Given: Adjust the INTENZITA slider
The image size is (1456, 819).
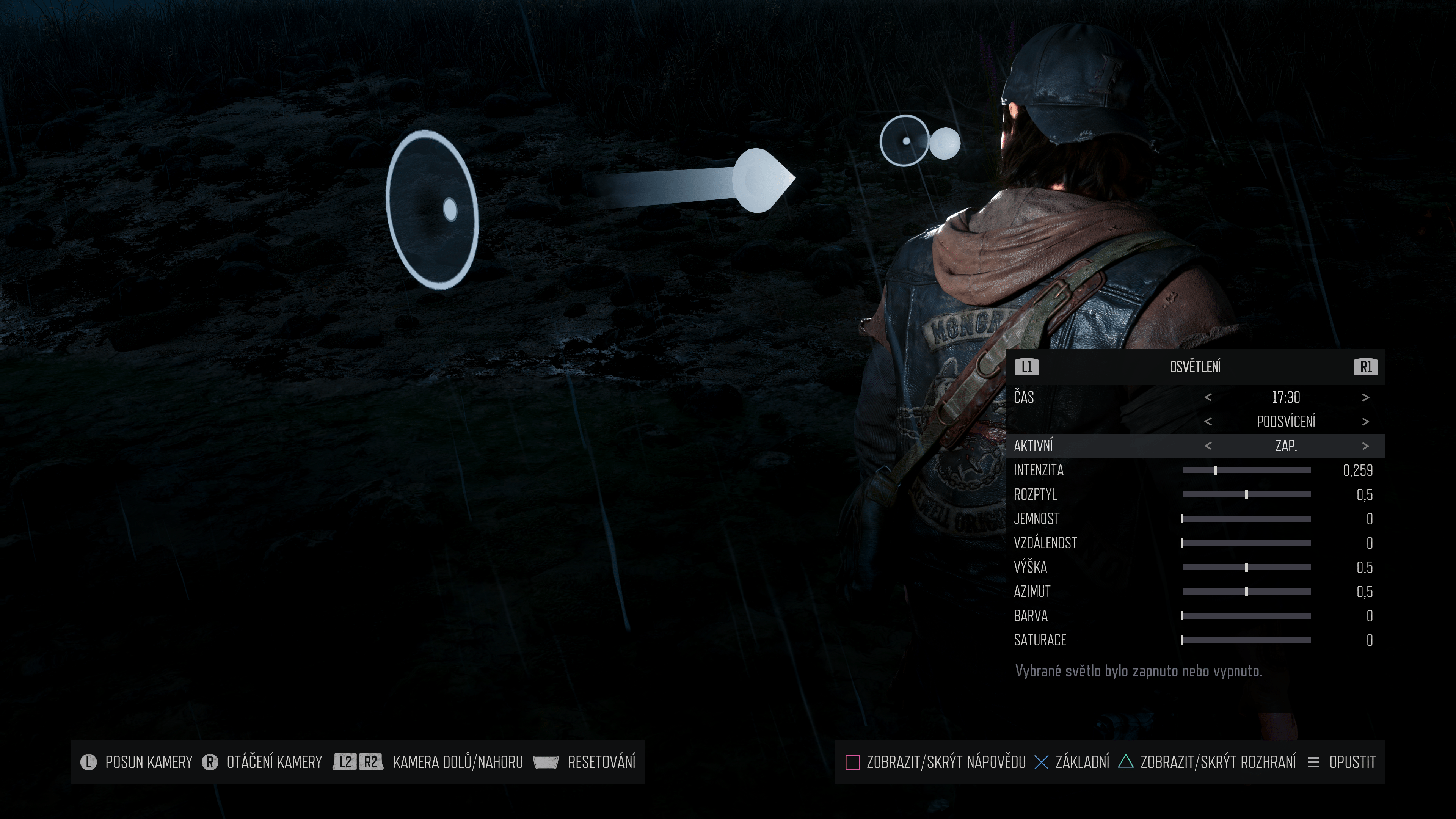Looking at the screenshot, I should tap(1214, 470).
